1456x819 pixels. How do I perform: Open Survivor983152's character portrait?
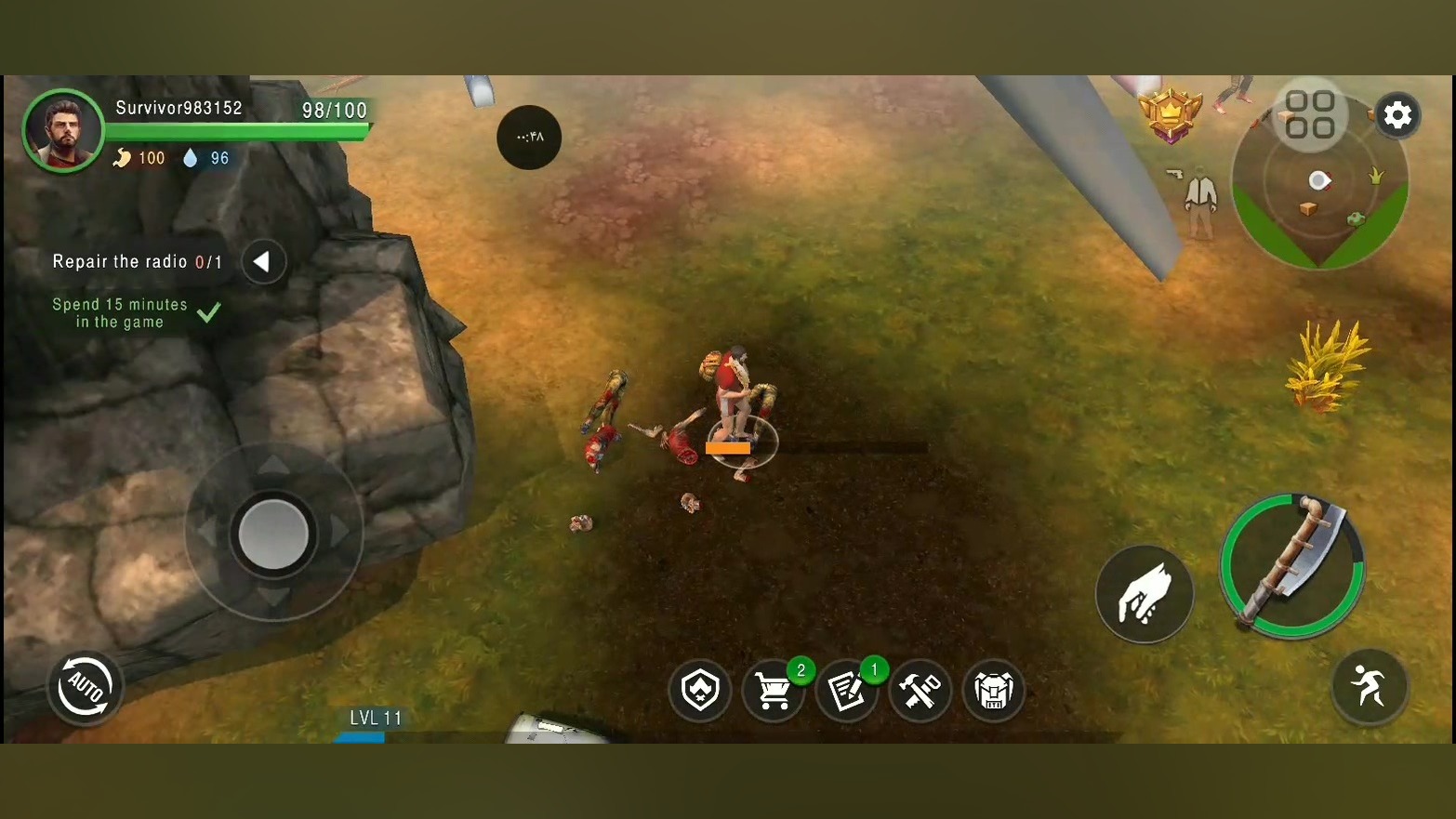[x=63, y=131]
